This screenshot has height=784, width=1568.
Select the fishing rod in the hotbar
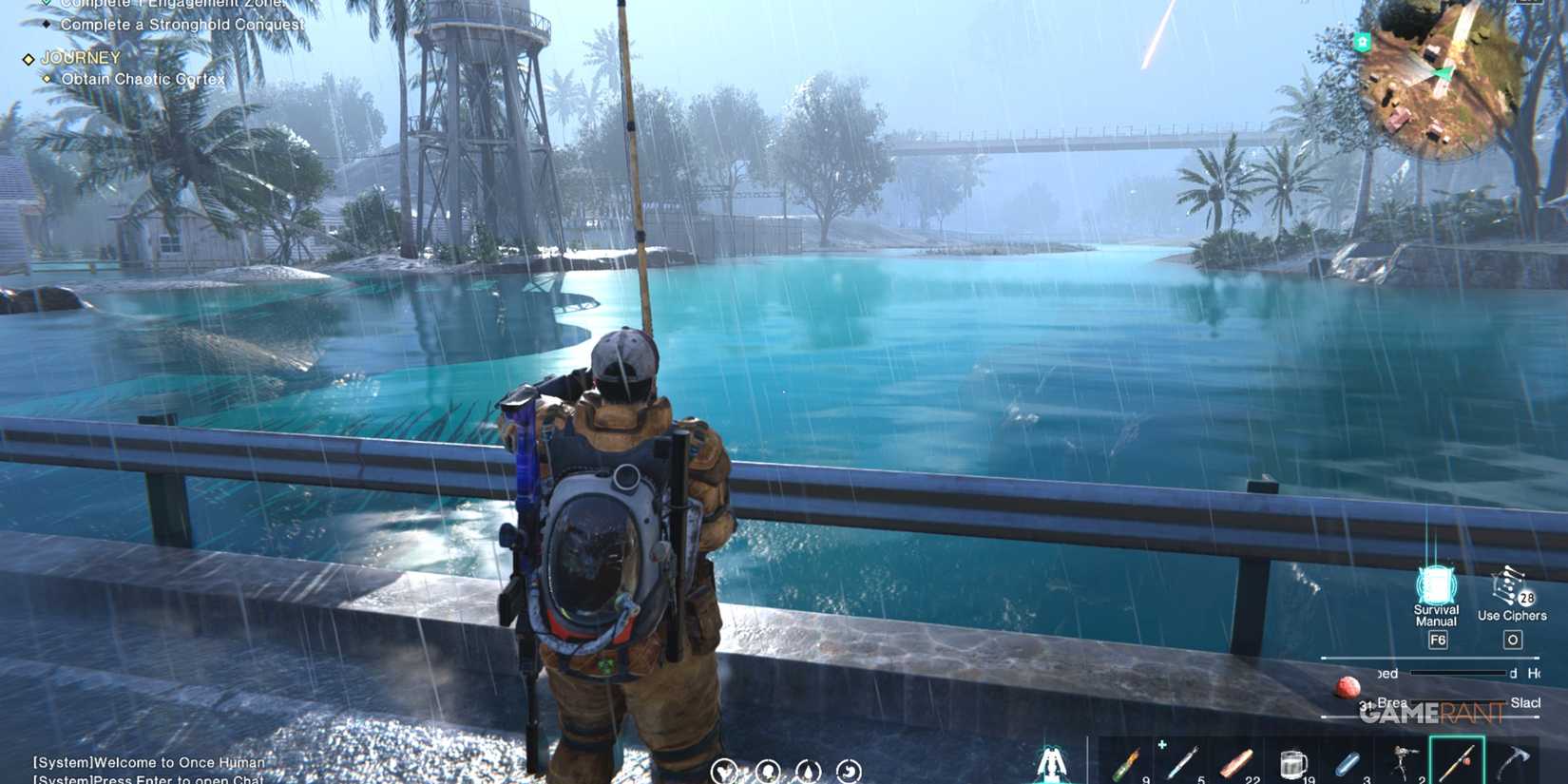[1459, 760]
